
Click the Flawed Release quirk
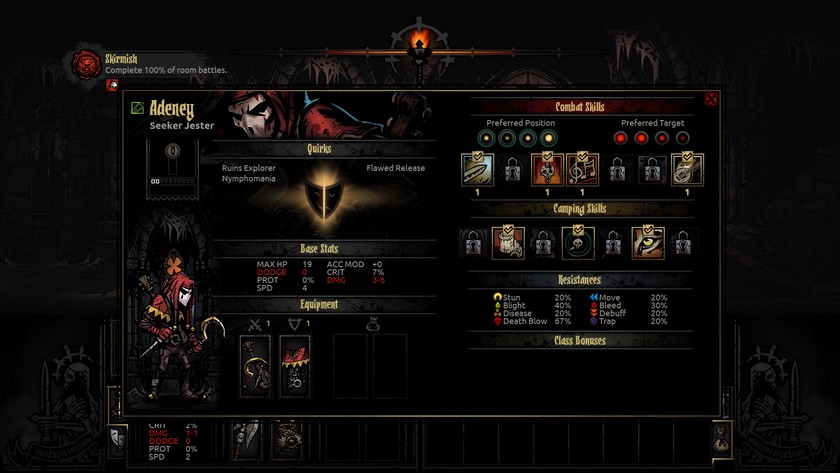click(x=395, y=168)
